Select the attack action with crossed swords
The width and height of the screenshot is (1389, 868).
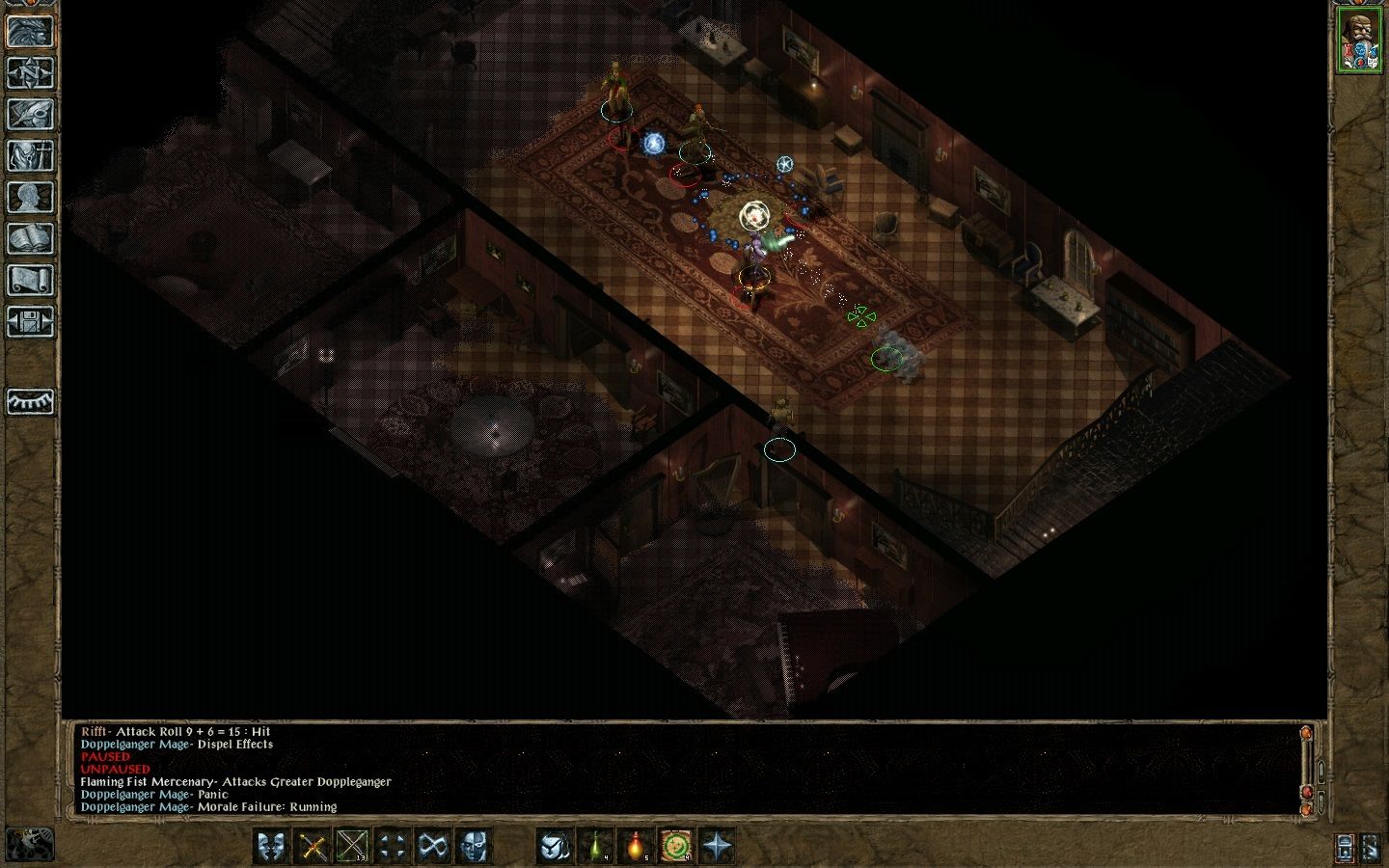click(312, 846)
